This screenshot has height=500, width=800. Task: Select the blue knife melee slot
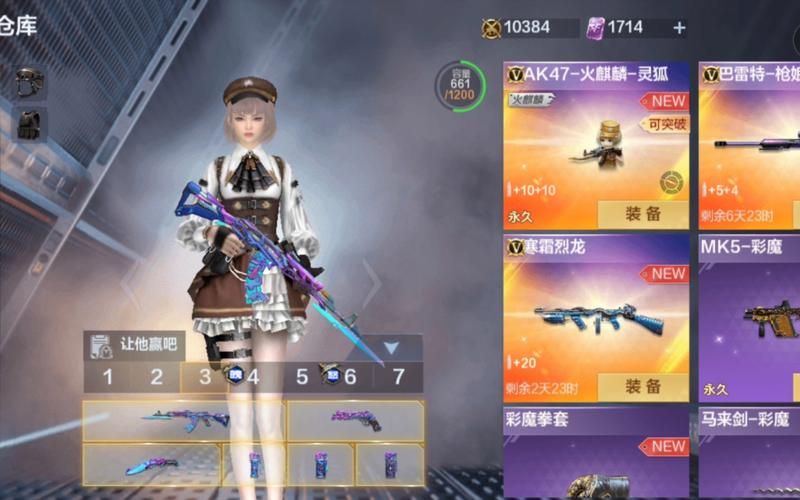pyautogui.click(x=151, y=465)
